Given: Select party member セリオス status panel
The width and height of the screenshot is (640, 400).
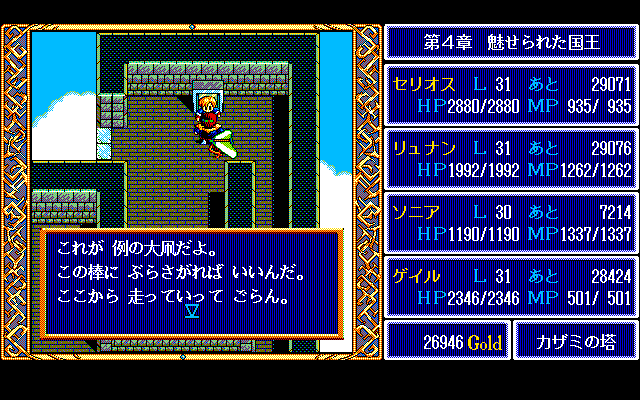Looking at the screenshot, I should coord(511,95).
